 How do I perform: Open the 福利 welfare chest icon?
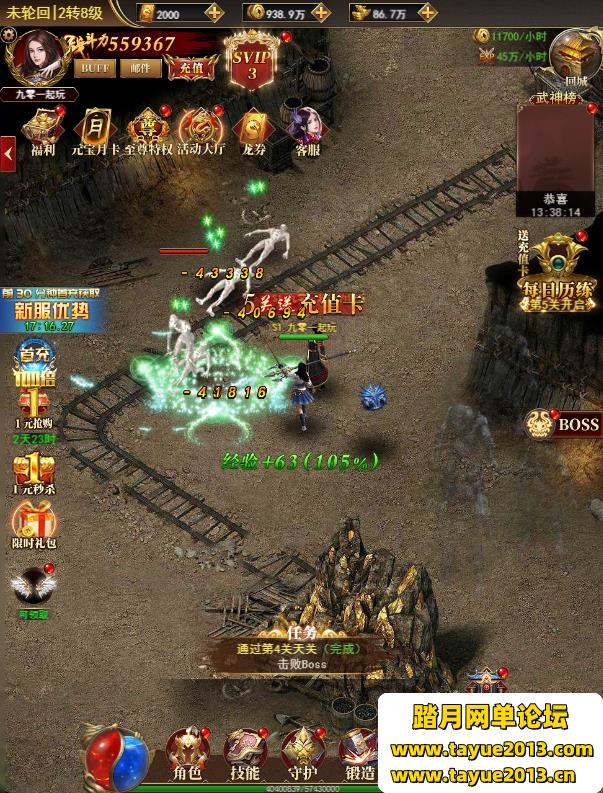tap(42, 132)
